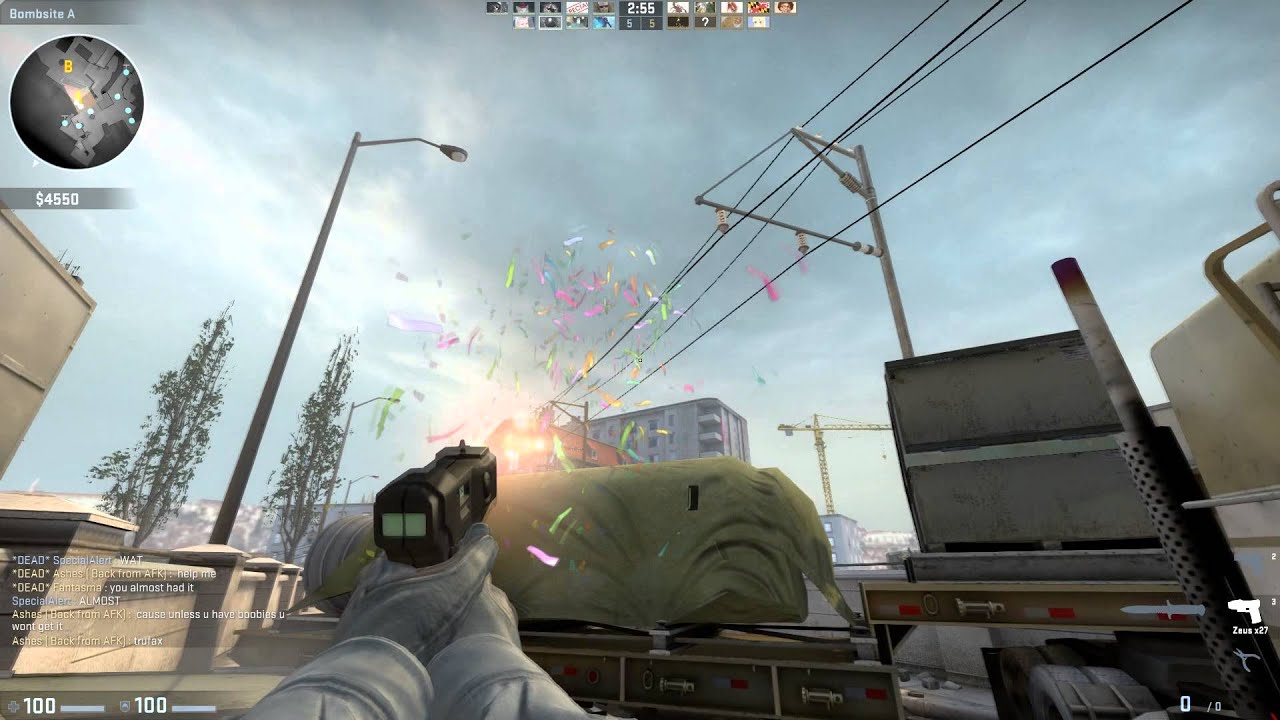Click the red SPECIAL stamped player avatar
Image resolution: width=1280 pixels, height=720 pixels.
click(x=576, y=9)
